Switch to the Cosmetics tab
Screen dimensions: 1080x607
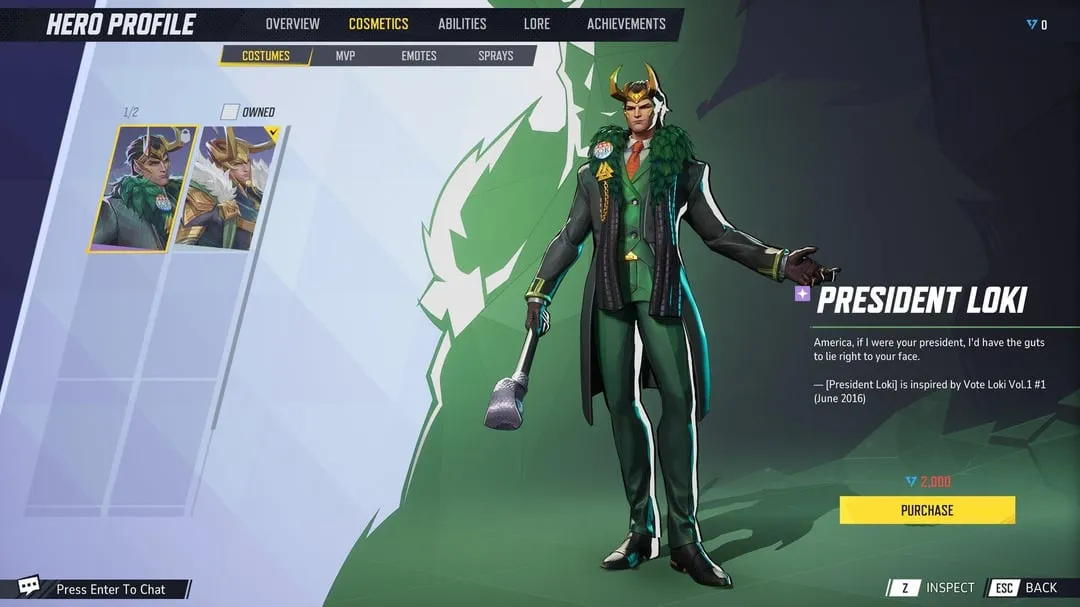point(378,24)
